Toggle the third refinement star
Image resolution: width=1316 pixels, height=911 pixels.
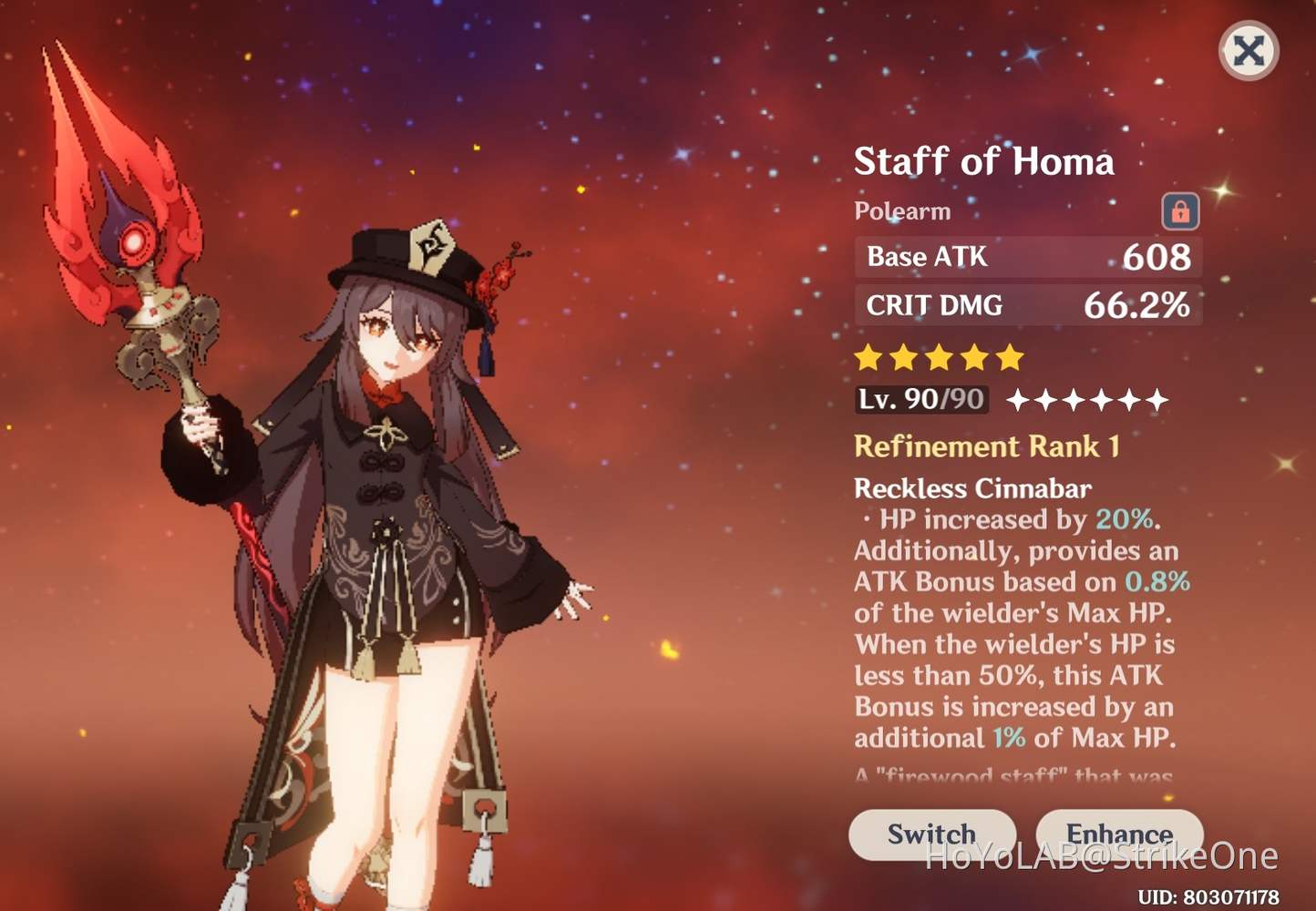tap(1074, 399)
